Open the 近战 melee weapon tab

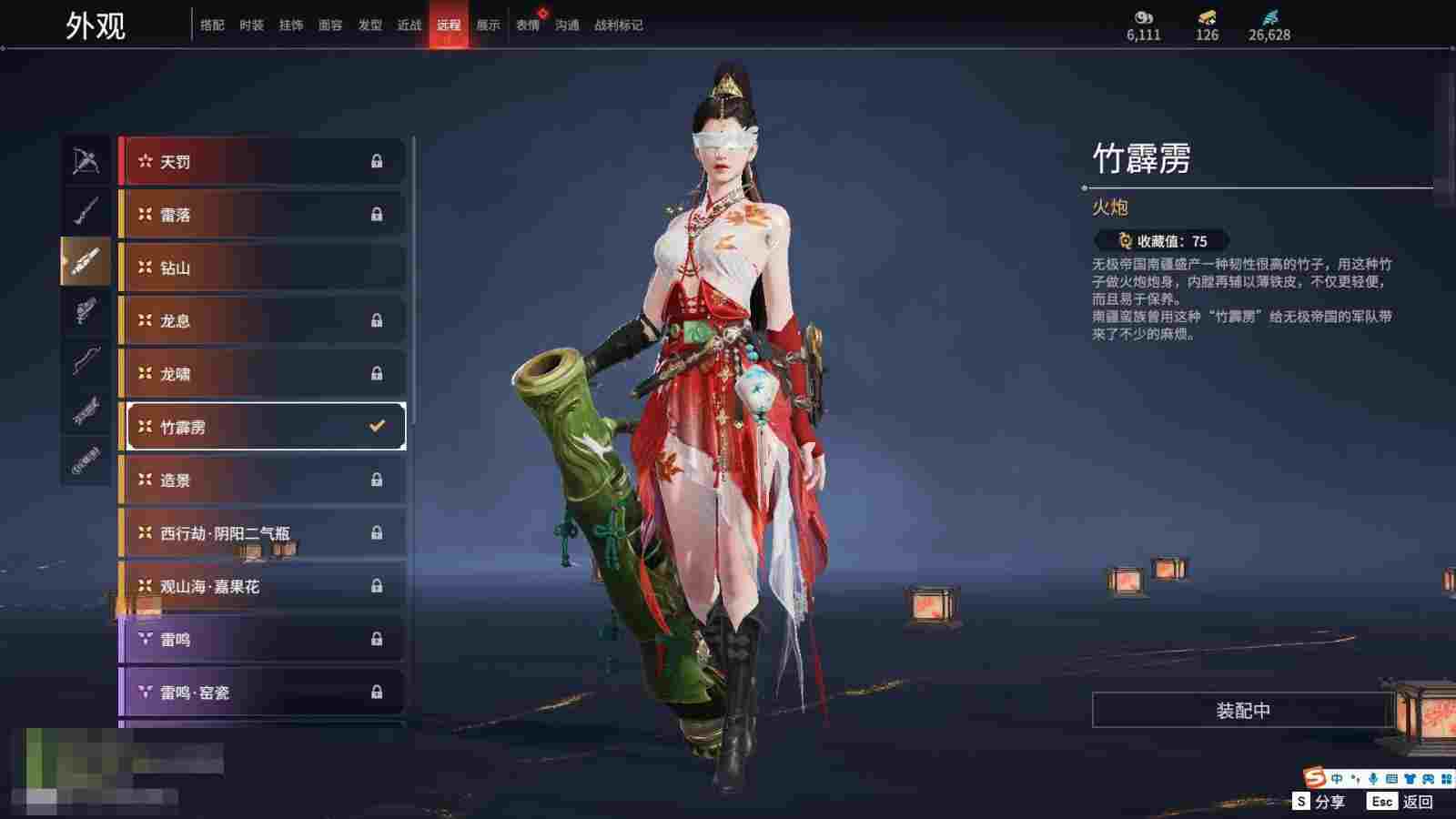[409, 25]
